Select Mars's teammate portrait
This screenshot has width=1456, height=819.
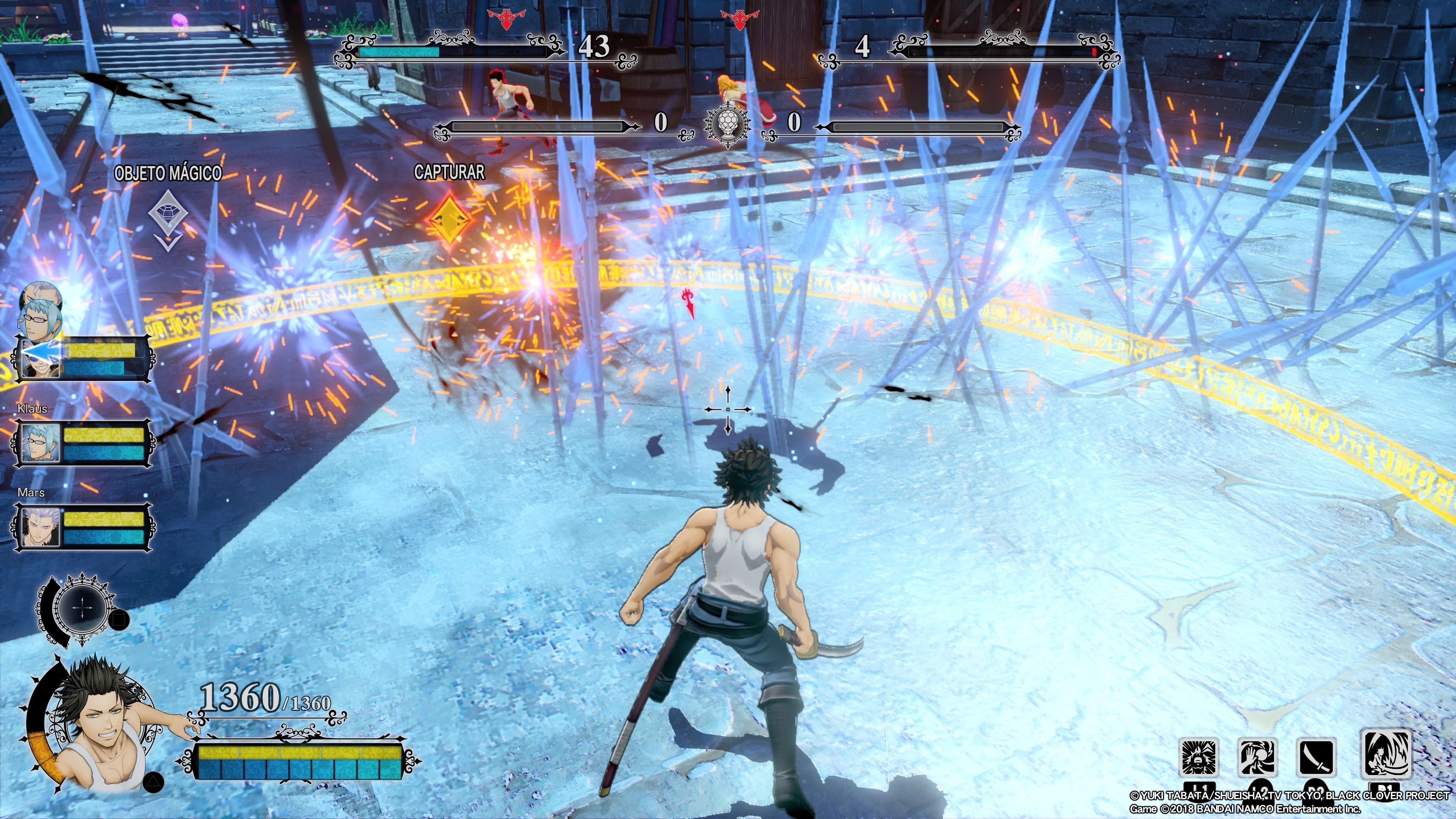39,527
